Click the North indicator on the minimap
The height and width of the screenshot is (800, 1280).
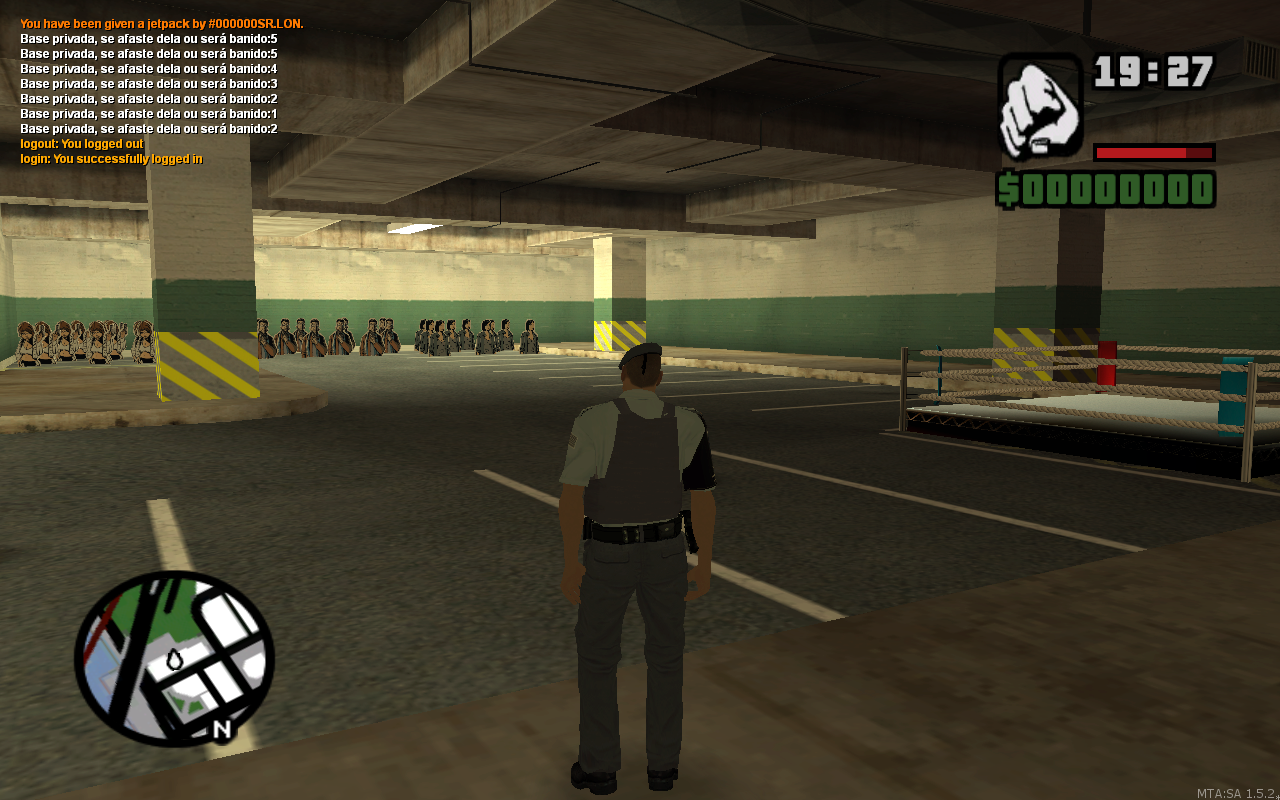(222, 729)
